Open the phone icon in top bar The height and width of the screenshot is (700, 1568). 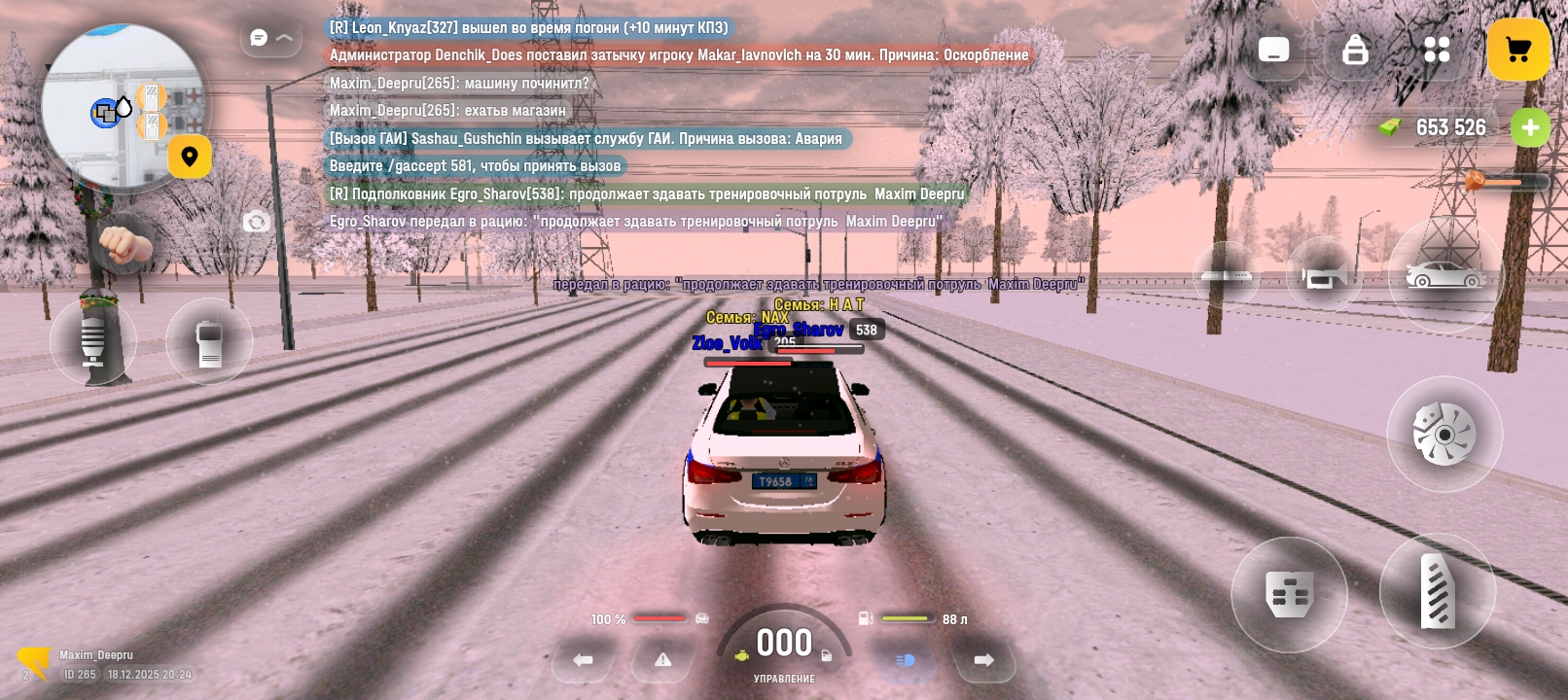[x=1273, y=50]
